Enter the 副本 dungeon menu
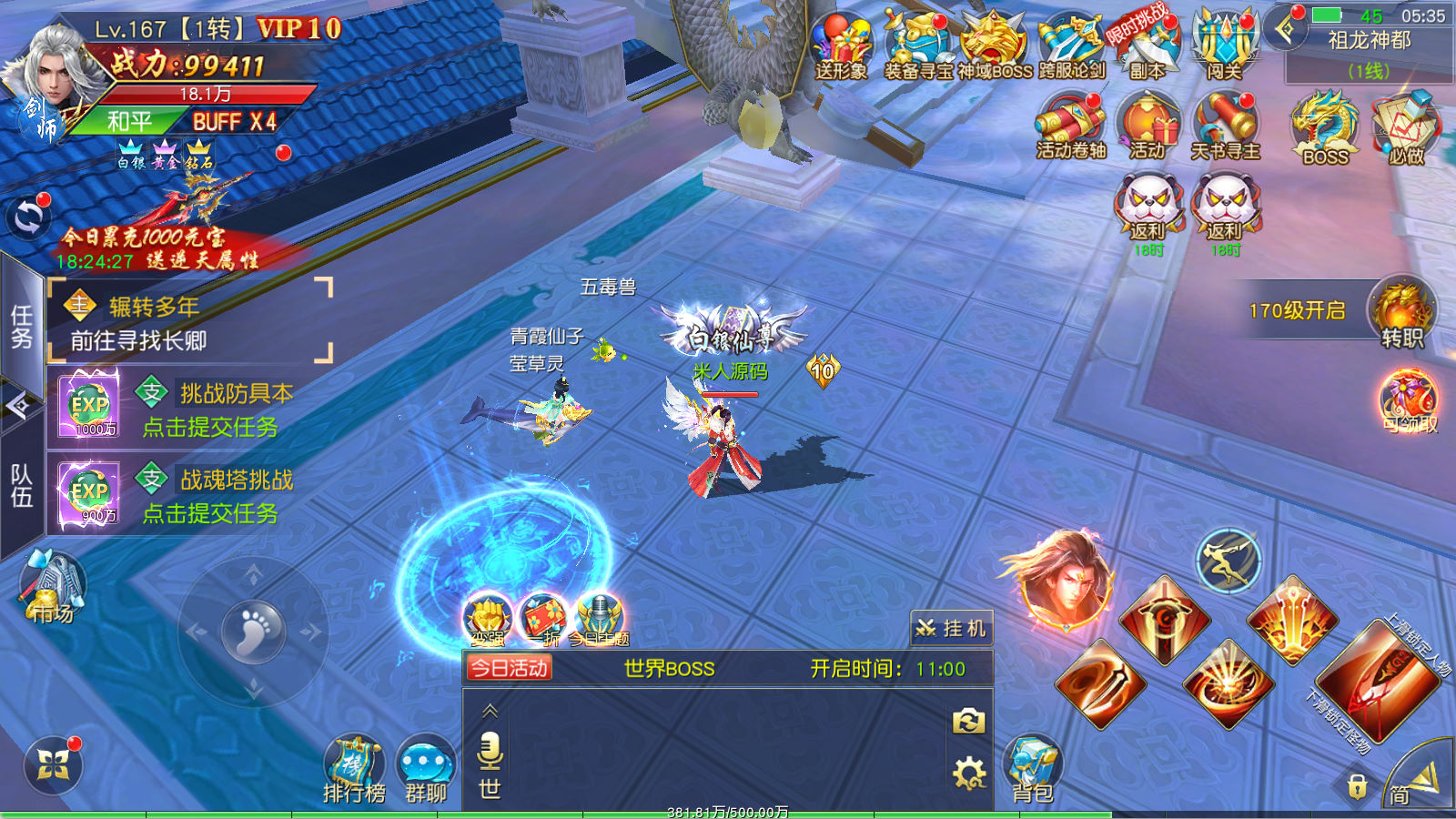 1147,45
